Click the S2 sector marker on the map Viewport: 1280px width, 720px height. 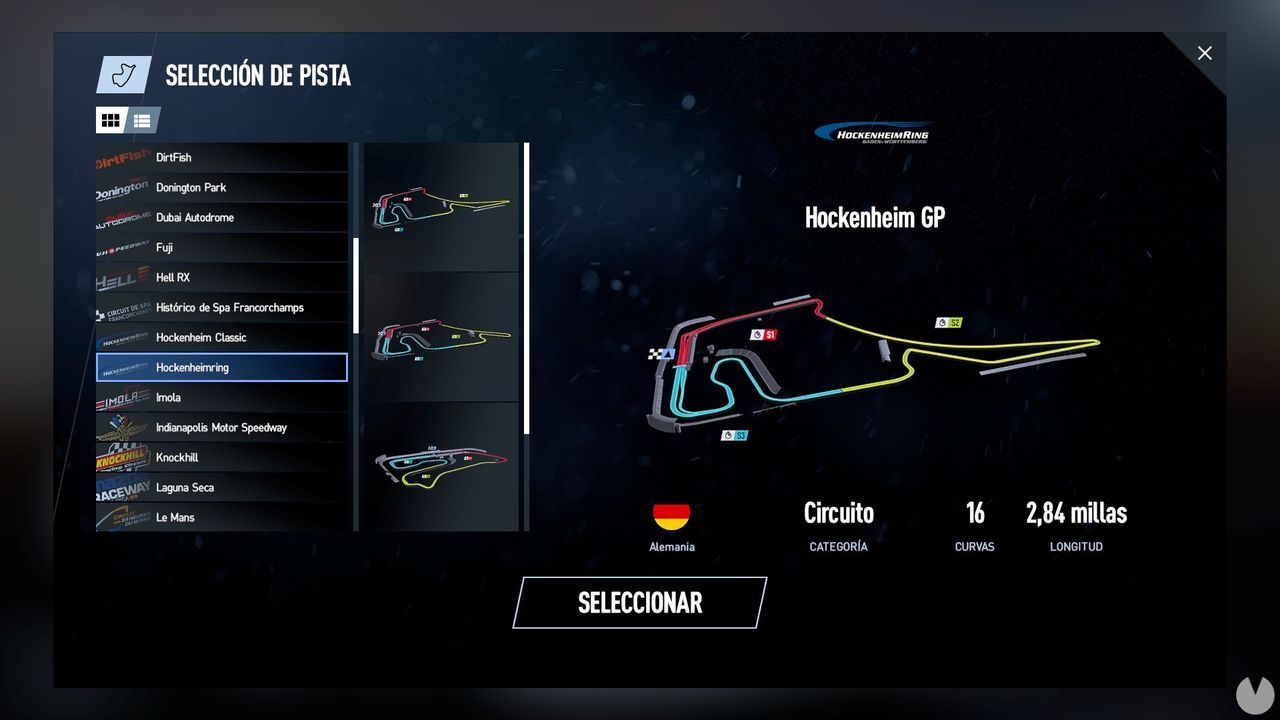pyautogui.click(x=948, y=322)
